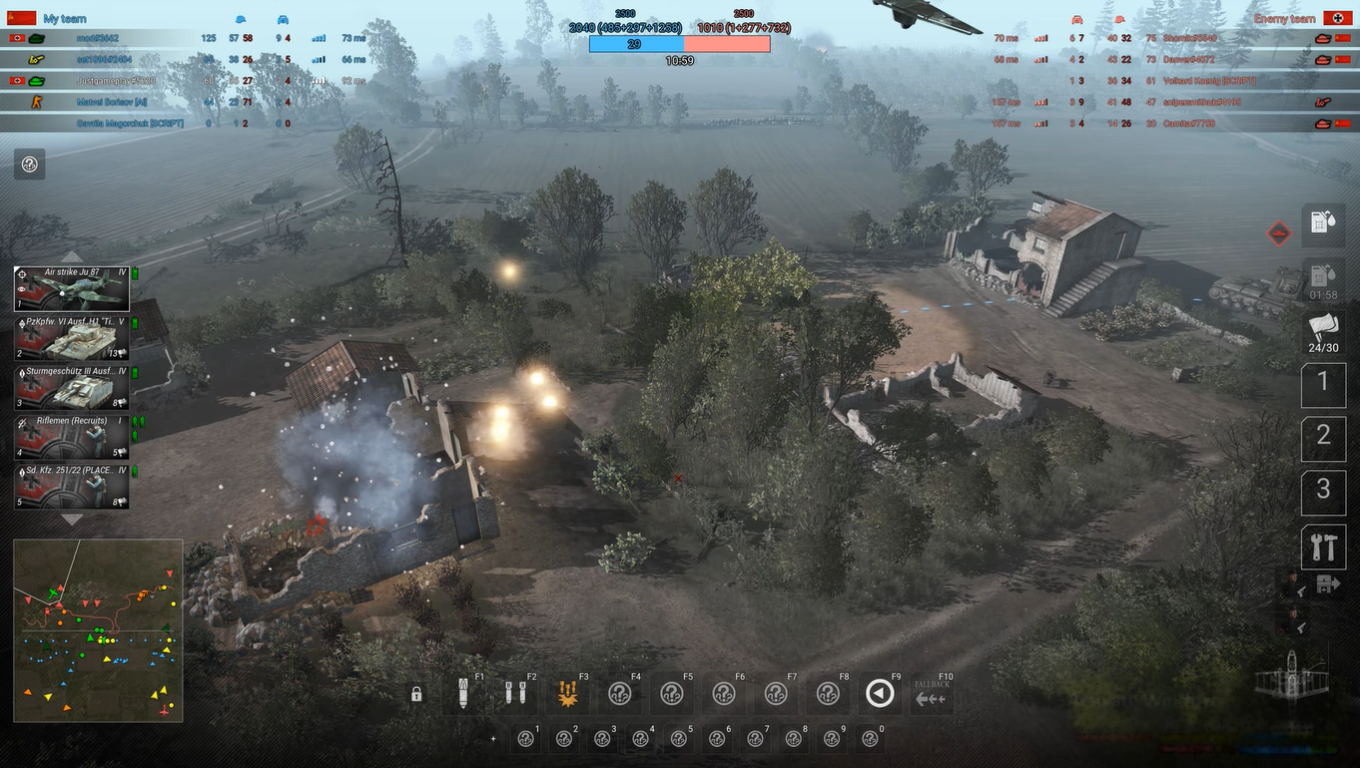Select the Air strike Ju 87 ability
The image size is (1360, 768).
click(70, 288)
